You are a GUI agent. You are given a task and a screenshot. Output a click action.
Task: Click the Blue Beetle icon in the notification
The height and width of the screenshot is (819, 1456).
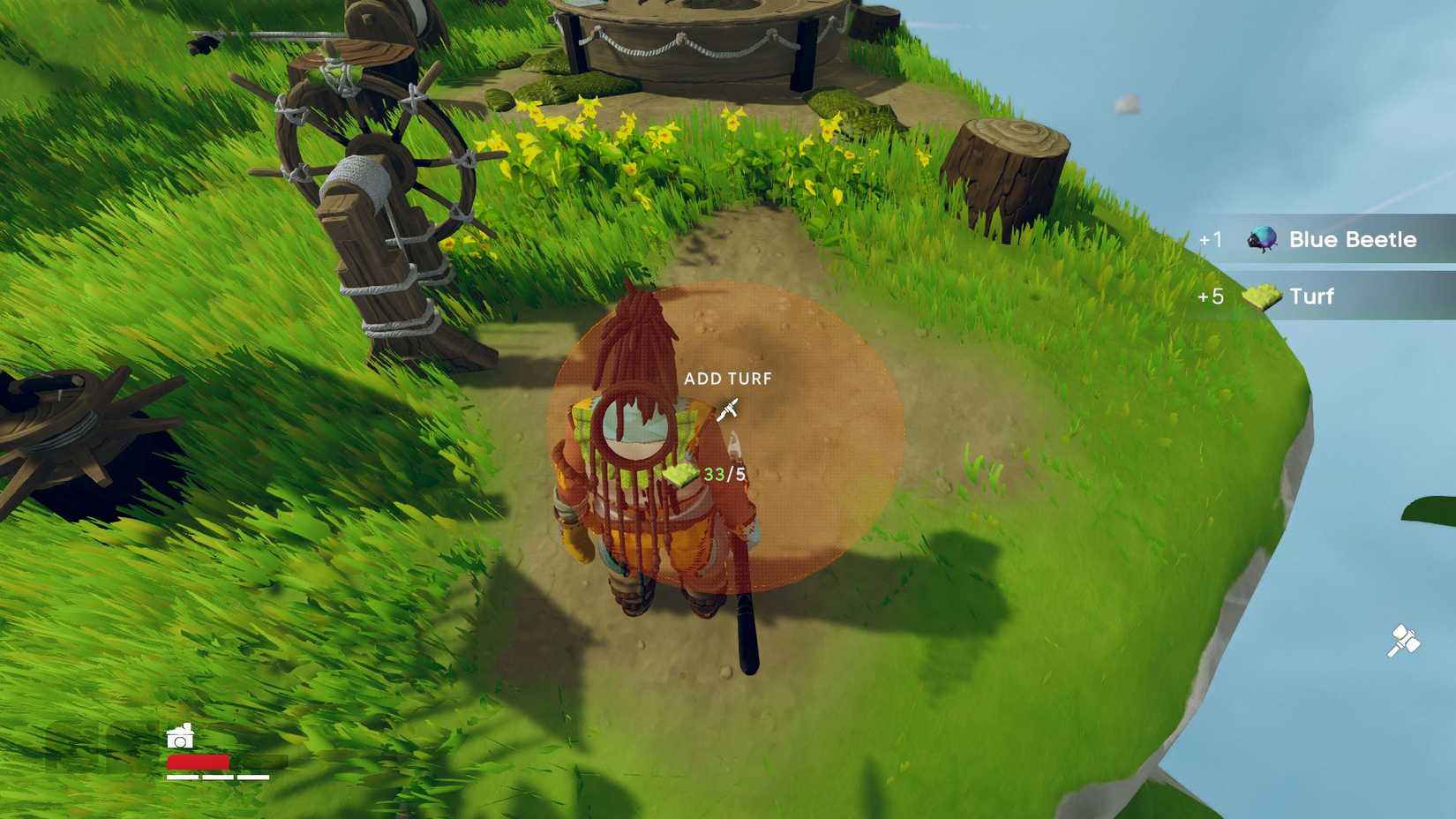tap(1262, 238)
